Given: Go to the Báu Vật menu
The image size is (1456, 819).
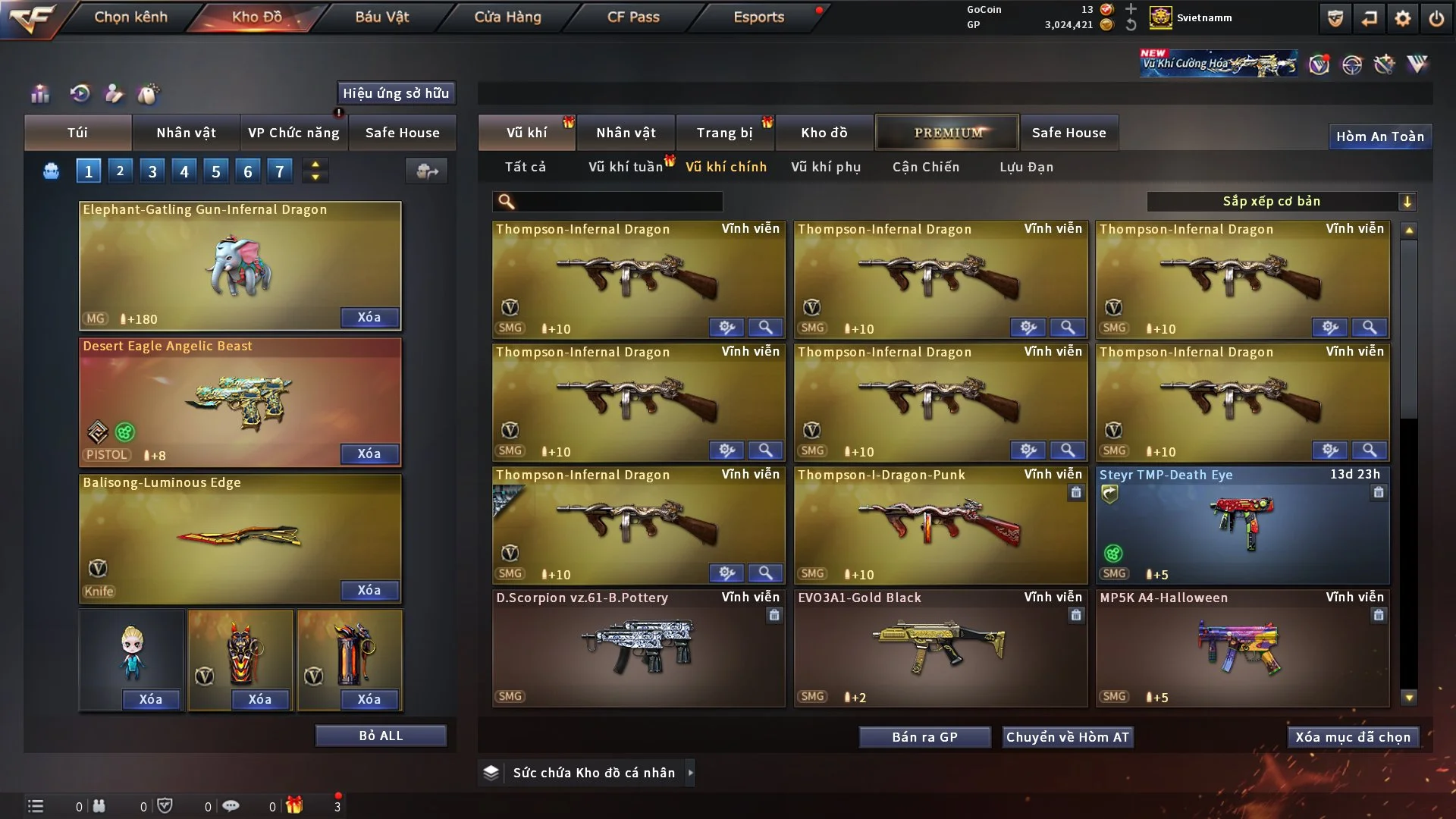Looking at the screenshot, I should (x=381, y=17).
